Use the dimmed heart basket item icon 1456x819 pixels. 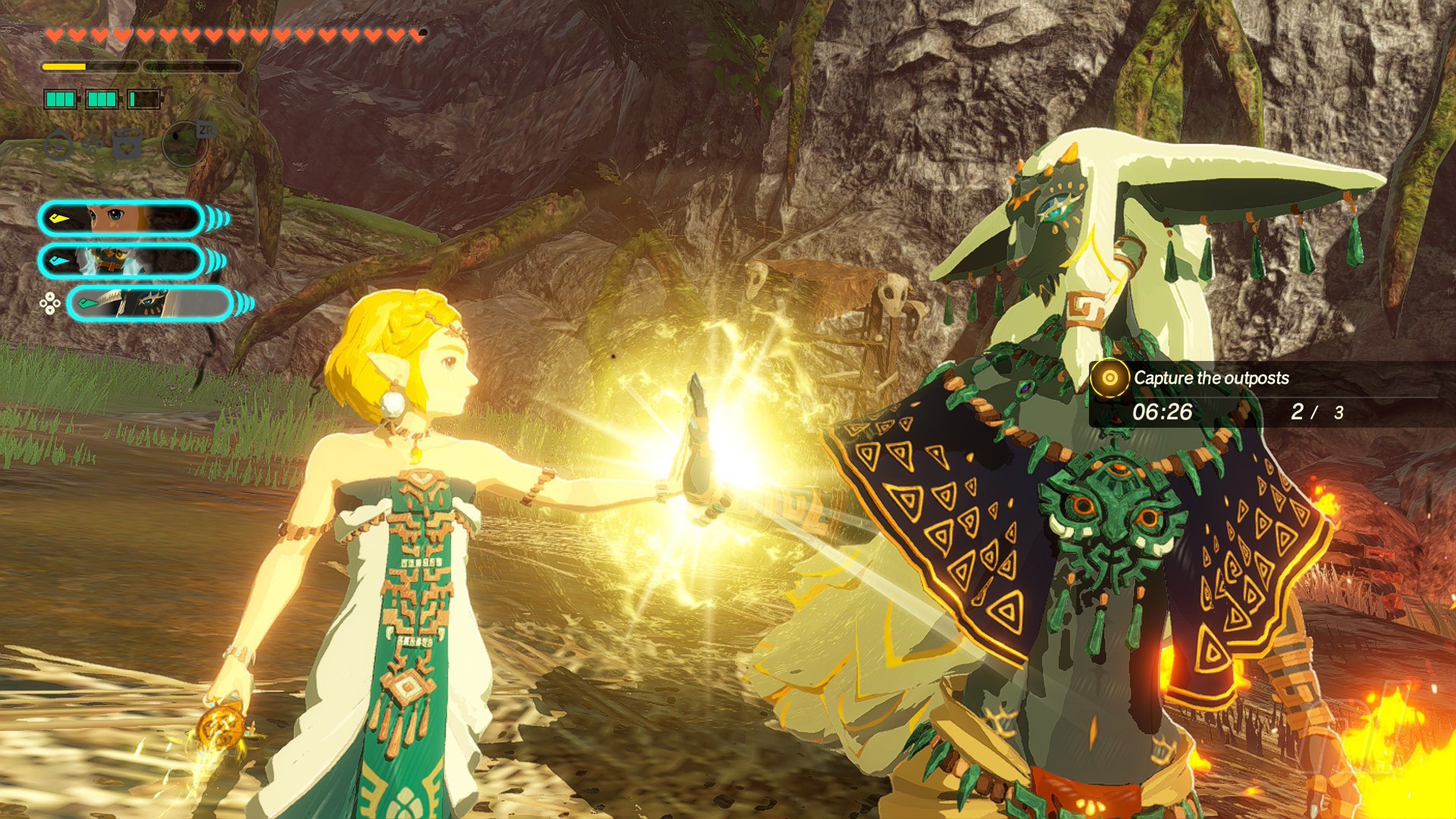coord(127,143)
